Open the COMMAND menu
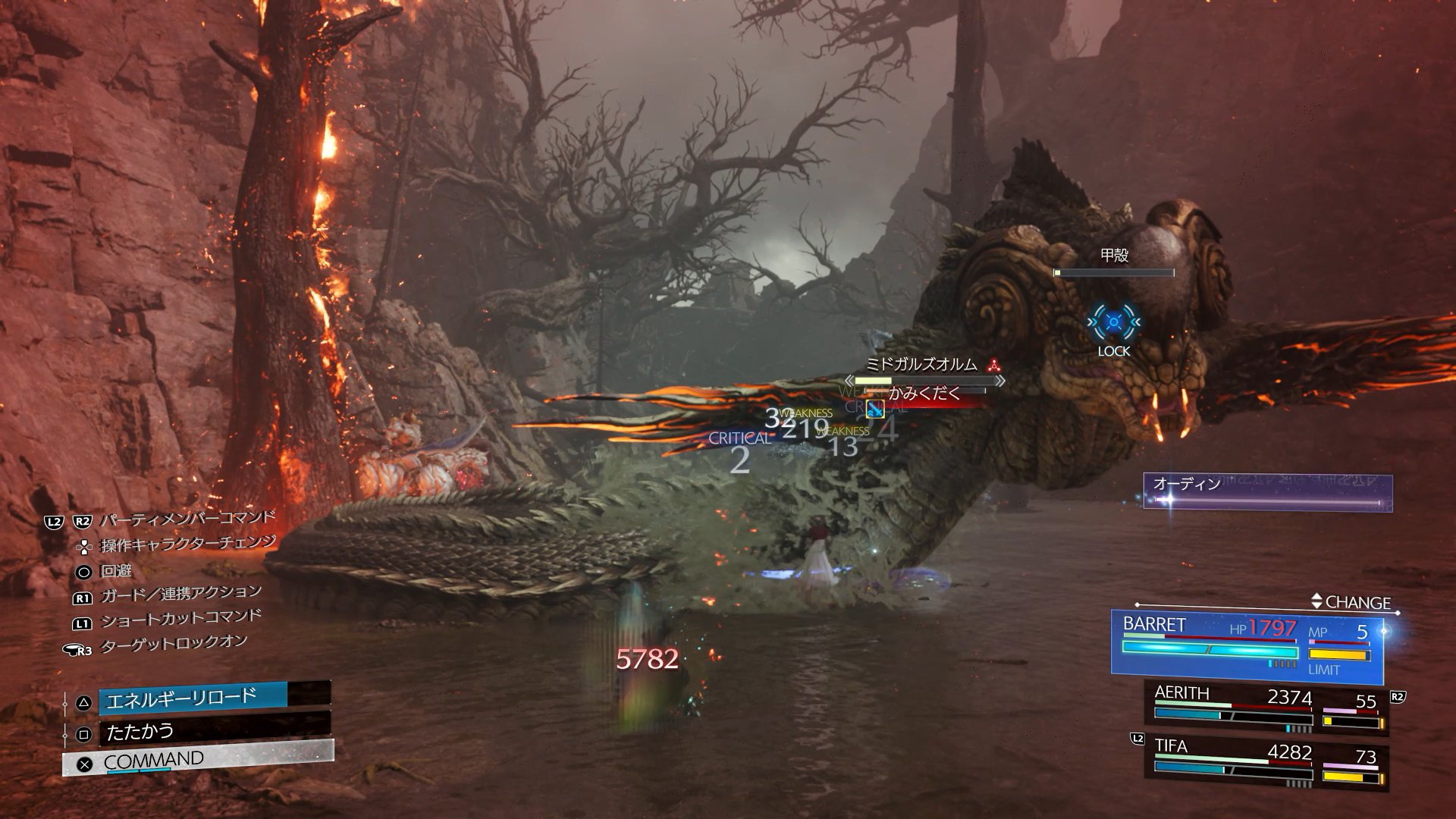 (x=197, y=760)
